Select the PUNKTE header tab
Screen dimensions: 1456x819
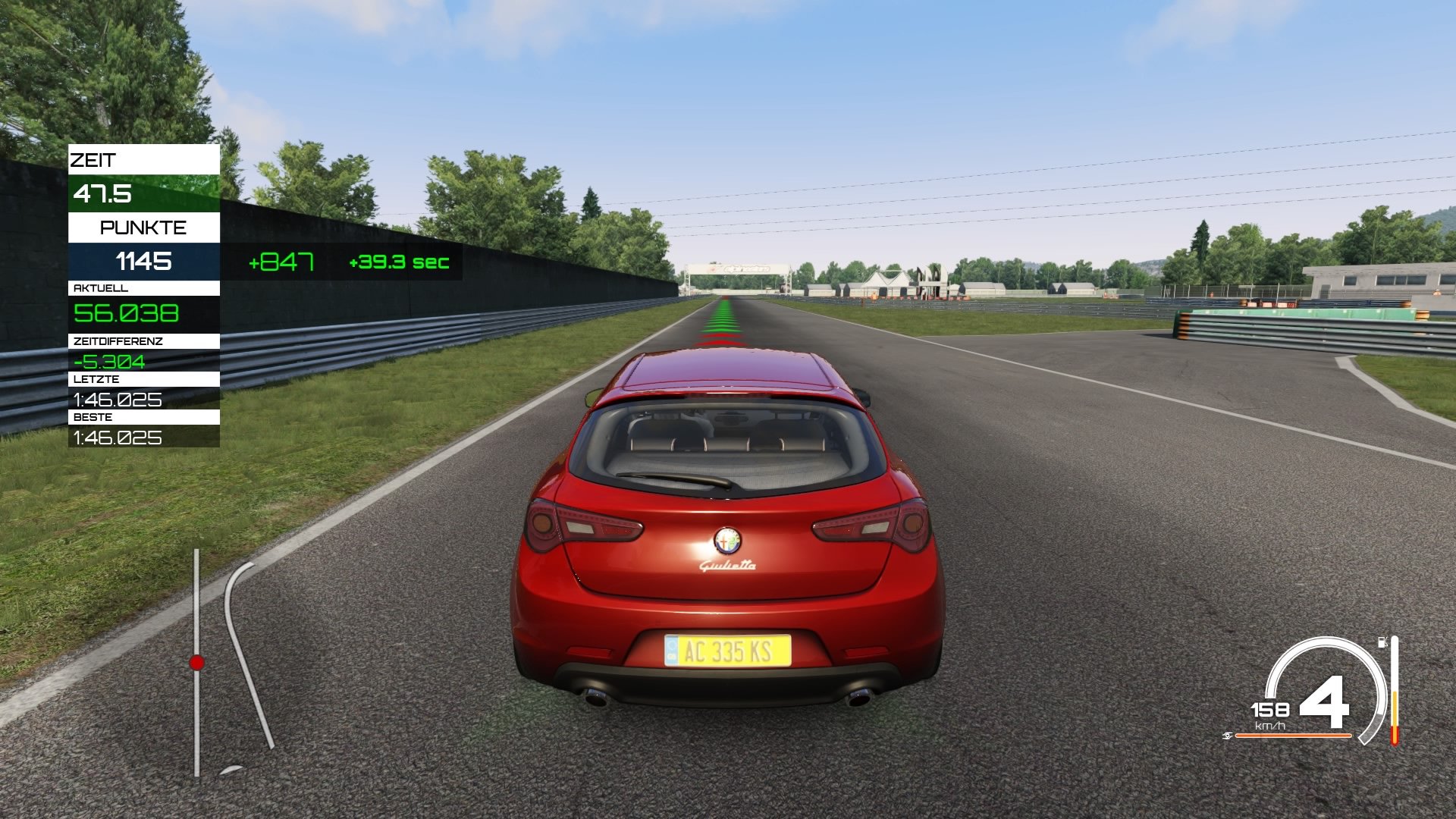point(143,227)
